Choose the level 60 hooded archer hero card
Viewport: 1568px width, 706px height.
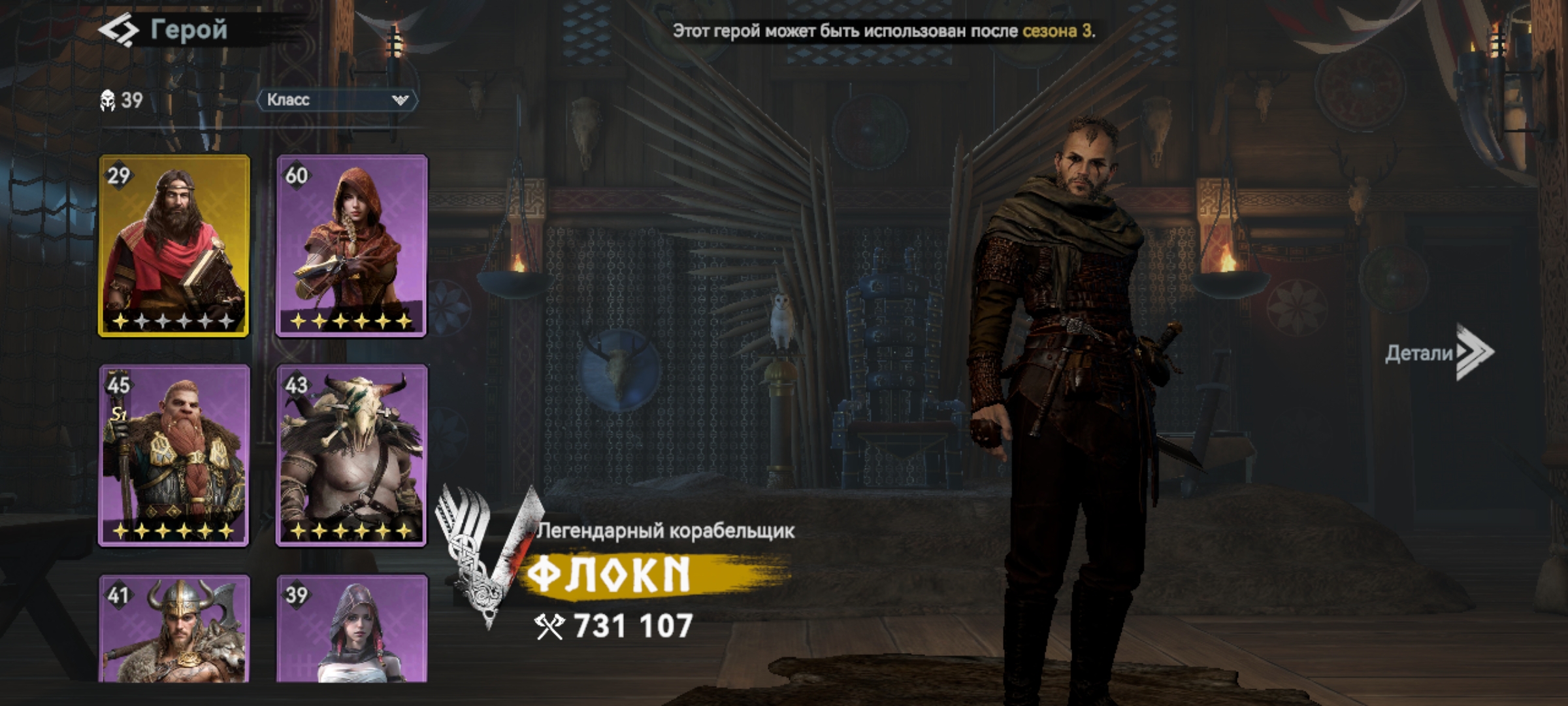coord(351,246)
